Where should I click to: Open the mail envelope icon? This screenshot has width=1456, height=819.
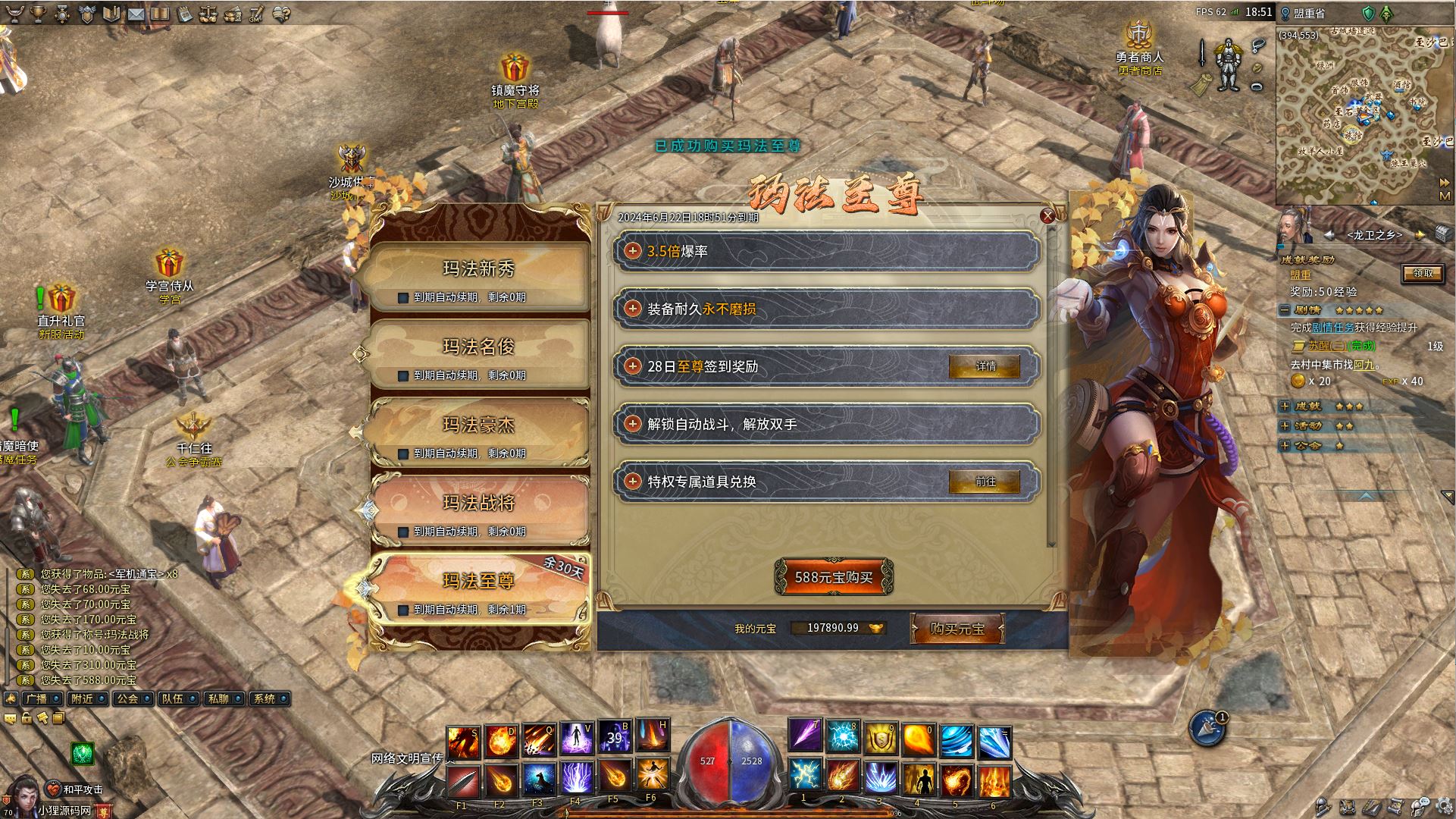pyautogui.click(x=136, y=14)
